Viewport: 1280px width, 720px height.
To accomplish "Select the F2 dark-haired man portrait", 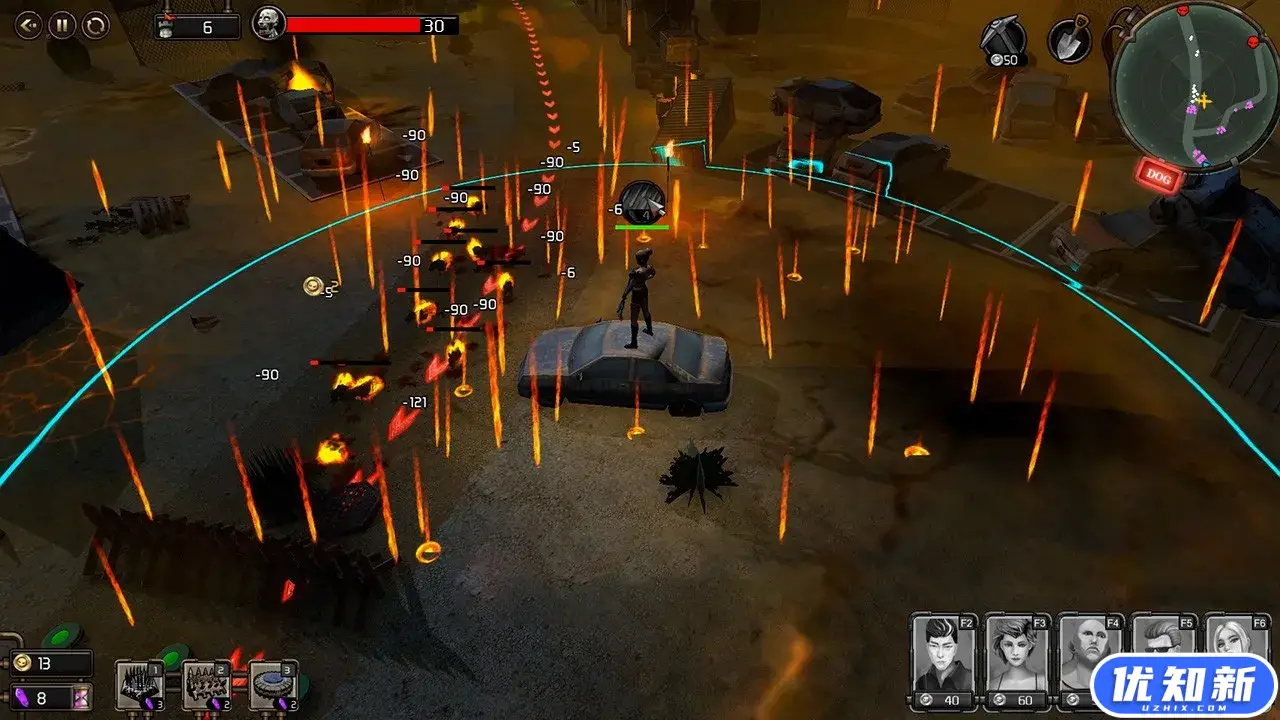I will [943, 661].
